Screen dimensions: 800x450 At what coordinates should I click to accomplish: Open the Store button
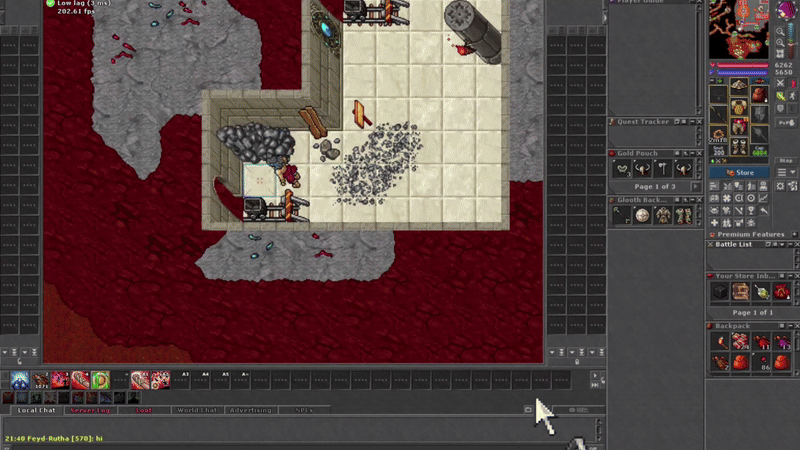point(740,172)
